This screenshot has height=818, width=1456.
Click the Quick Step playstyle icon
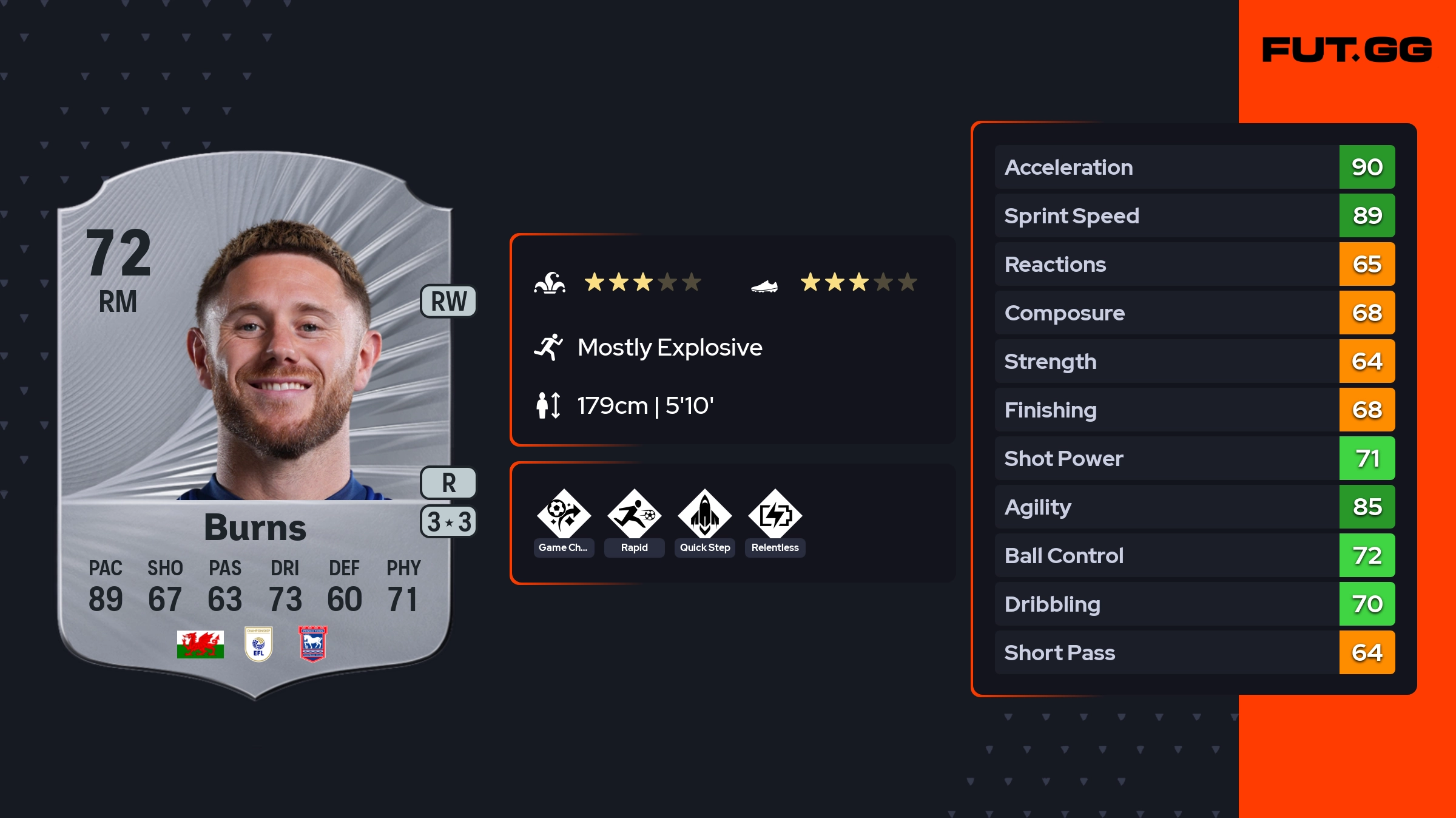tap(704, 515)
